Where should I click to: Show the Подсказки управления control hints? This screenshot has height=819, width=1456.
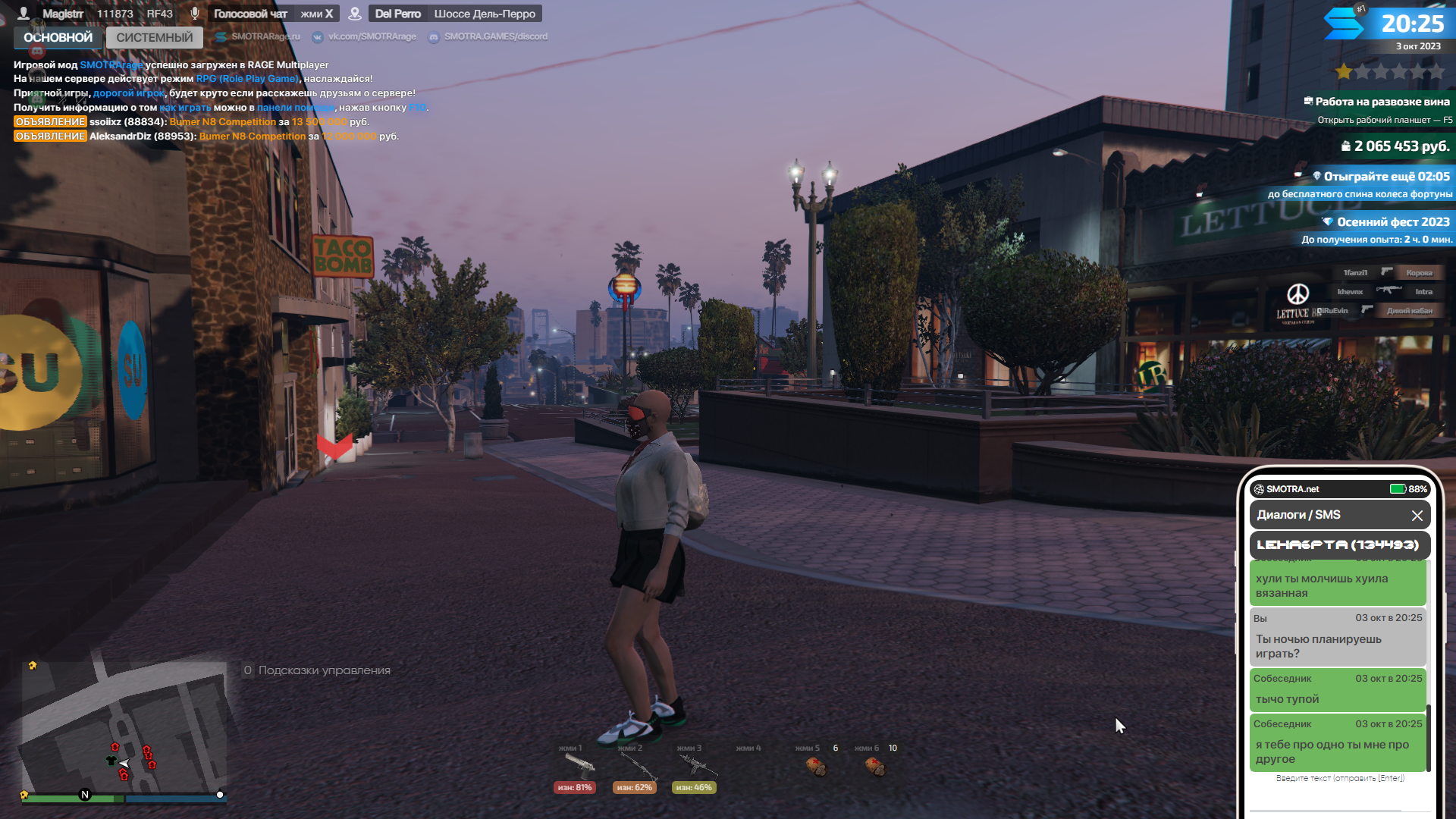(x=317, y=670)
